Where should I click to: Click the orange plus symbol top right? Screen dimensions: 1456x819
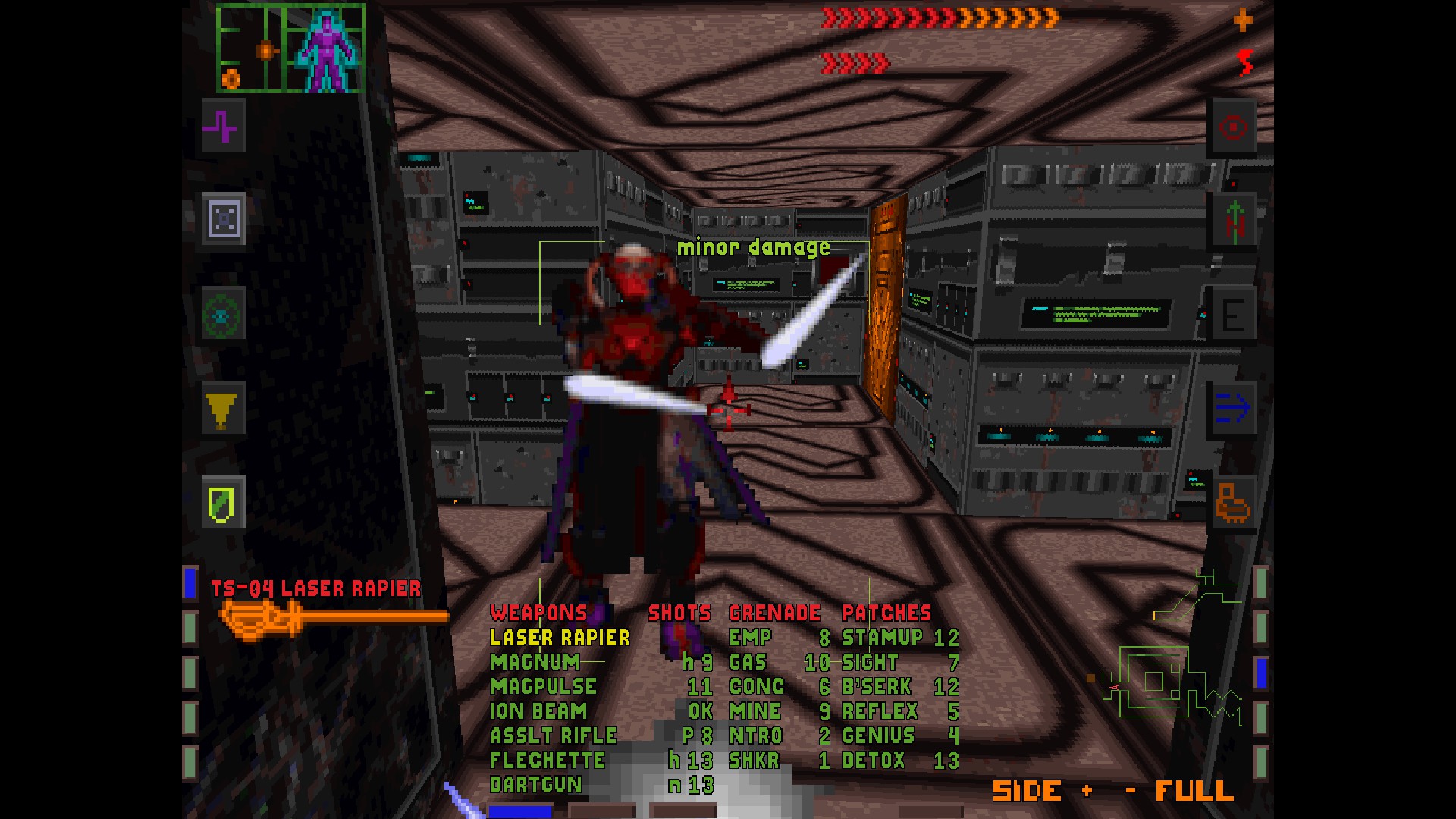tap(1242, 20)
